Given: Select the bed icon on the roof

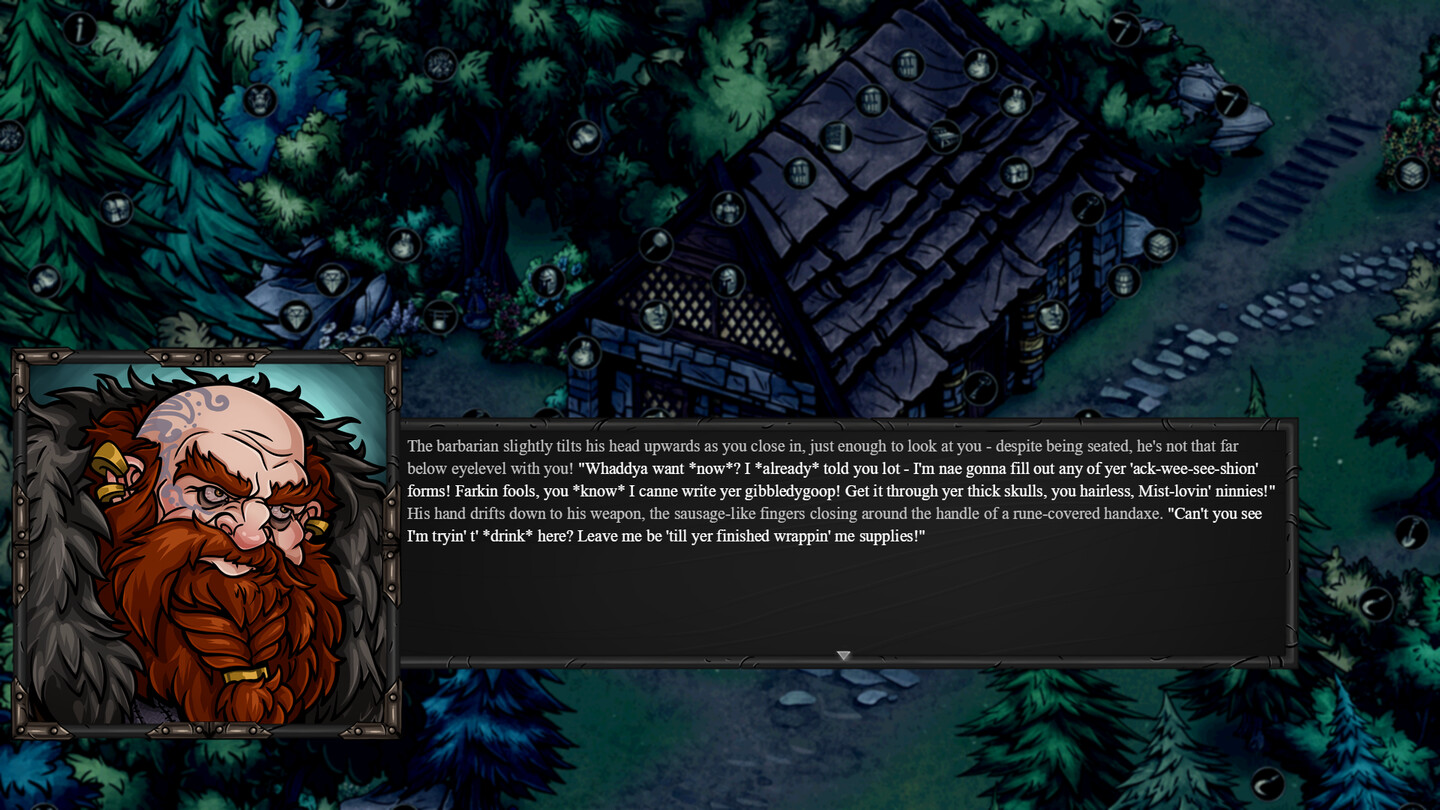Looking at the screenshot, I should [943, 138].
